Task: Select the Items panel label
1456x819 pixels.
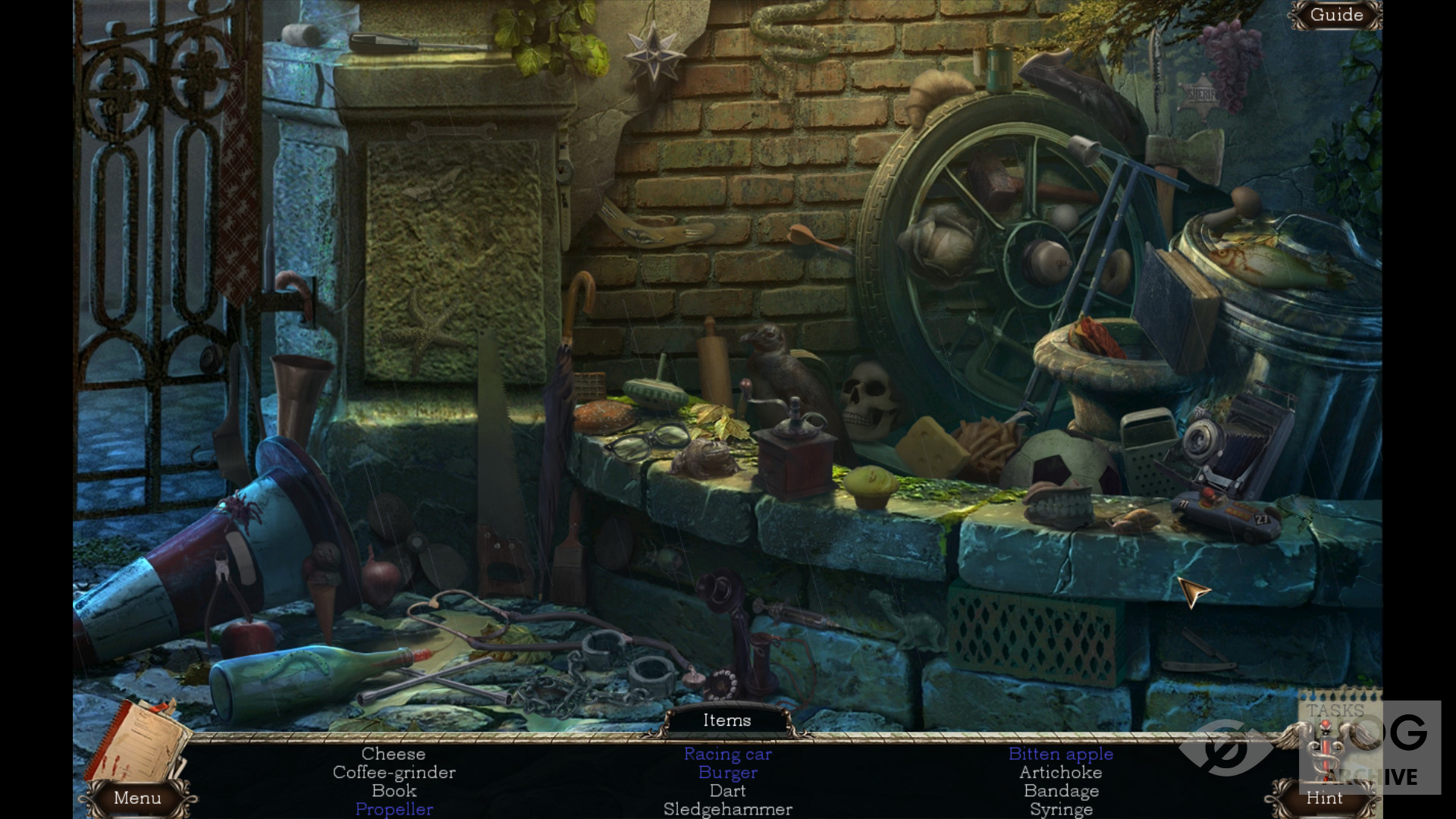Action: coord(726,720)
